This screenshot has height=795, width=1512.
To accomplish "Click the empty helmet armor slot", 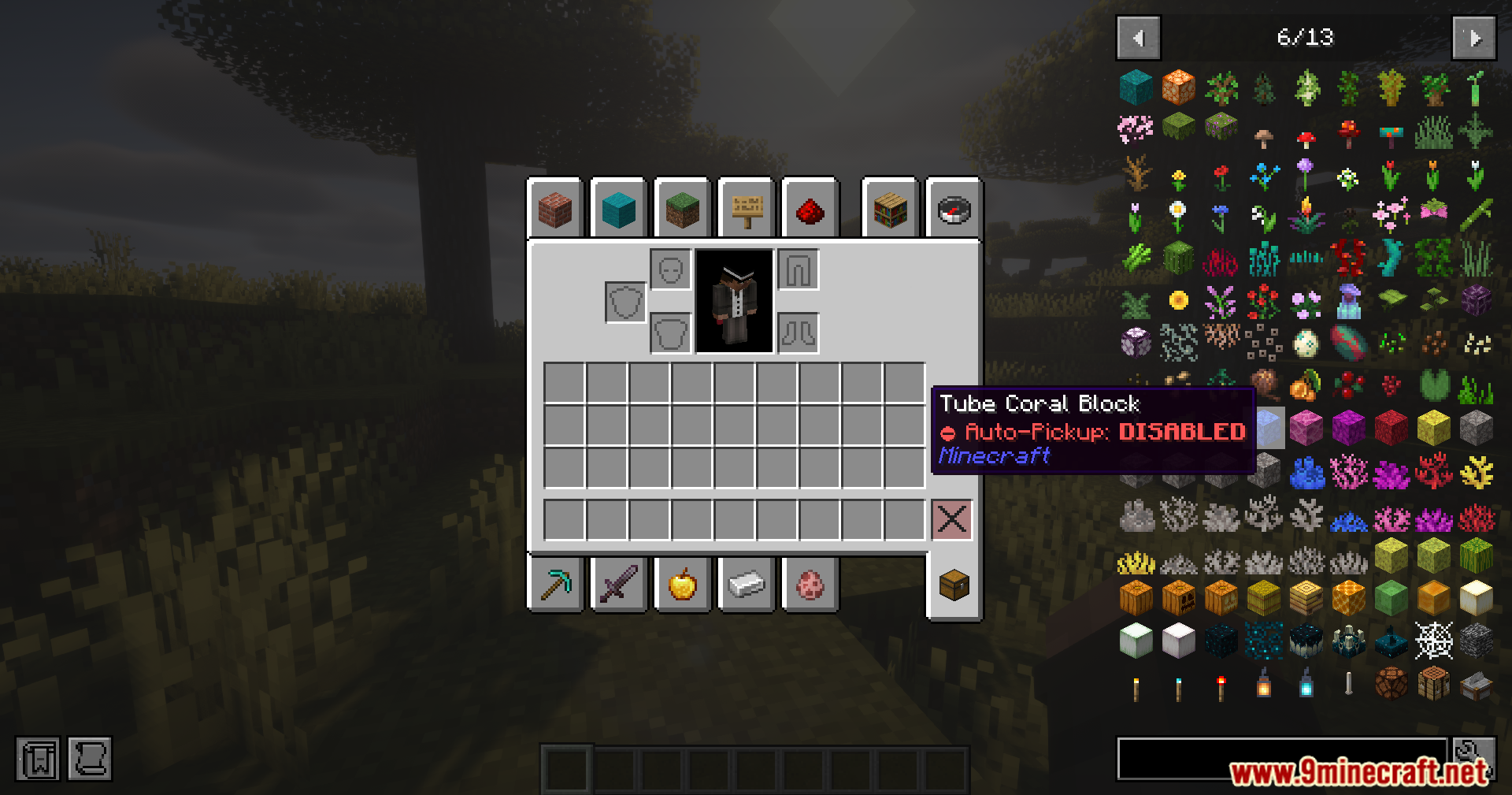I will pos(671,269).
